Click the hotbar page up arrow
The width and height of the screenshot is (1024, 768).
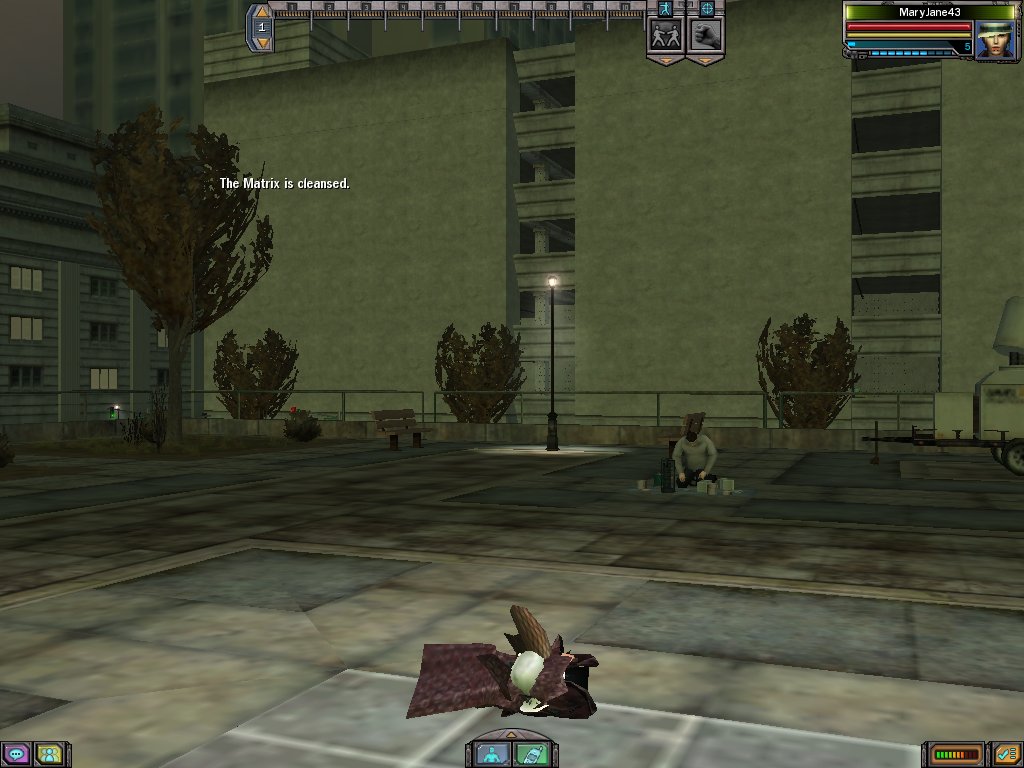[x=262, y=13]
